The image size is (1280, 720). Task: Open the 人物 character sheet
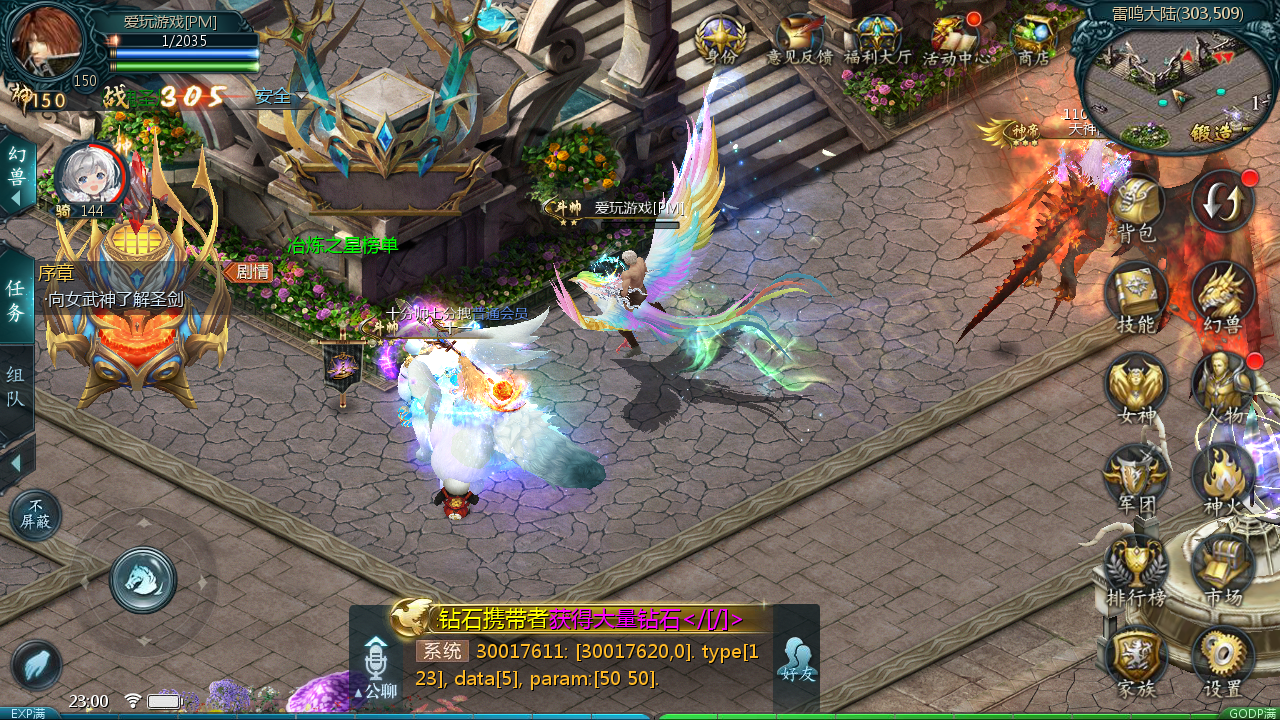[x=1223, y=386]
